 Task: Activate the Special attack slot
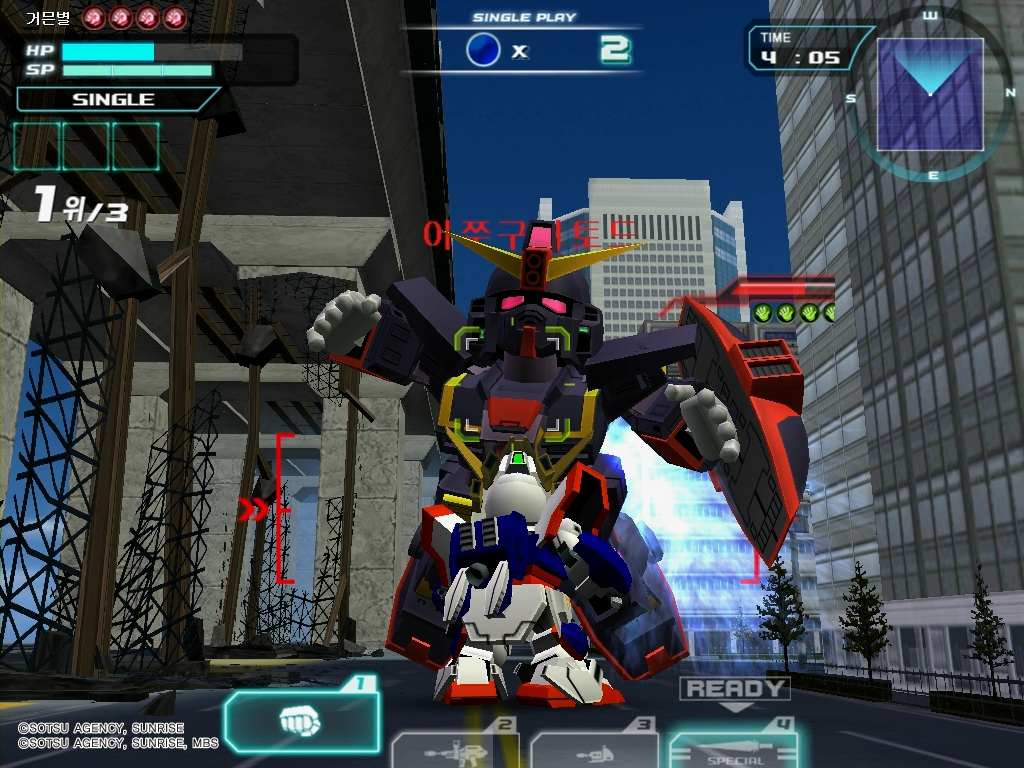point(733,748)
